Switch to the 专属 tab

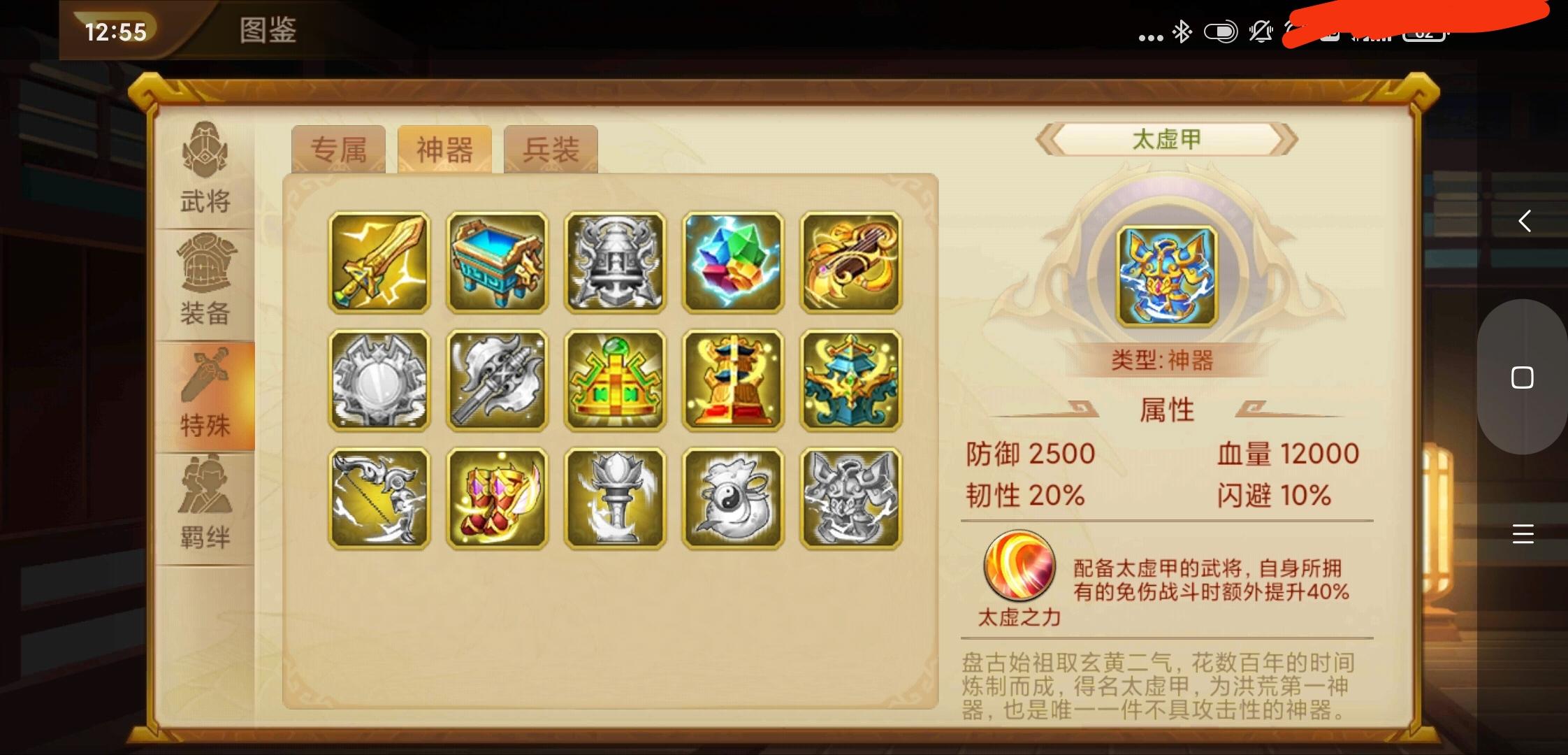(x=340, y=149)
